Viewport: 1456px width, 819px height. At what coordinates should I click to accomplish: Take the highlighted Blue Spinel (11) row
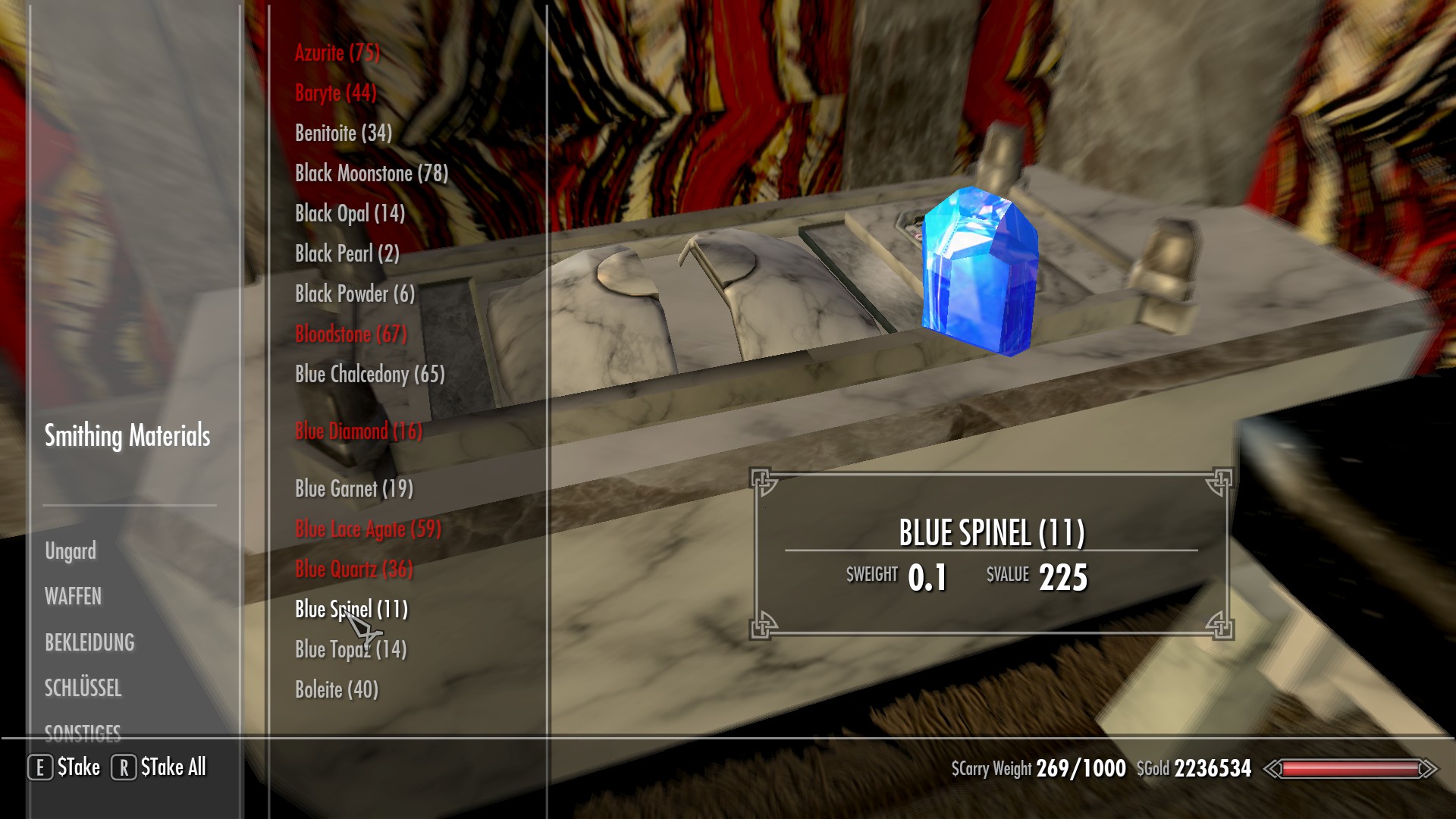pos(350,610)
